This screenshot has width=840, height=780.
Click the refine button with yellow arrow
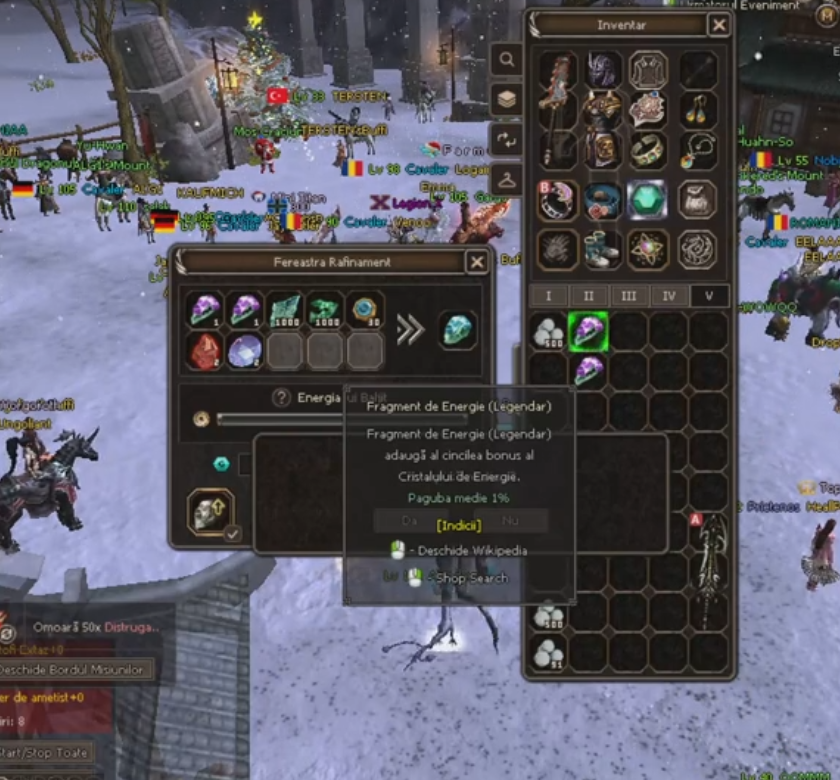[x=211, y=512]
